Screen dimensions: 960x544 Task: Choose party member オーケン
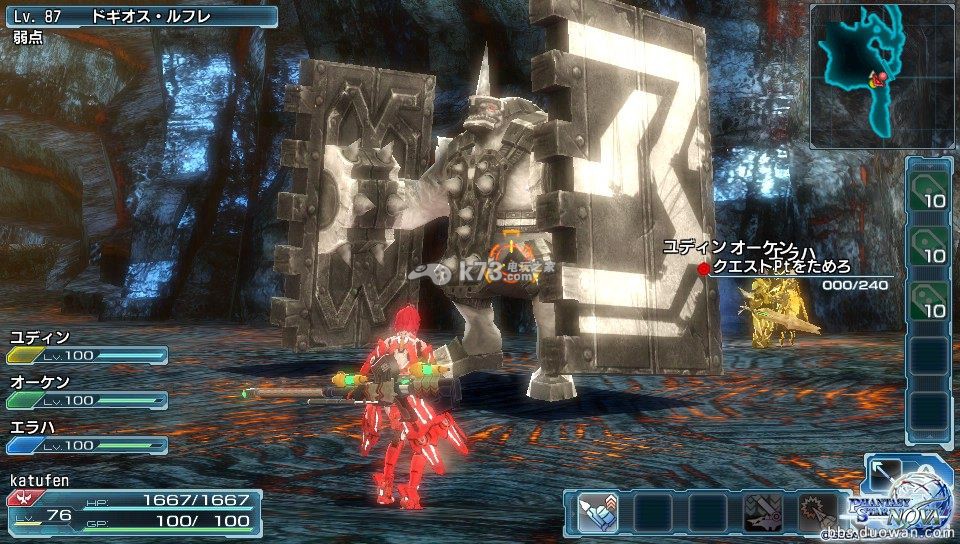[x=85, y=391]
